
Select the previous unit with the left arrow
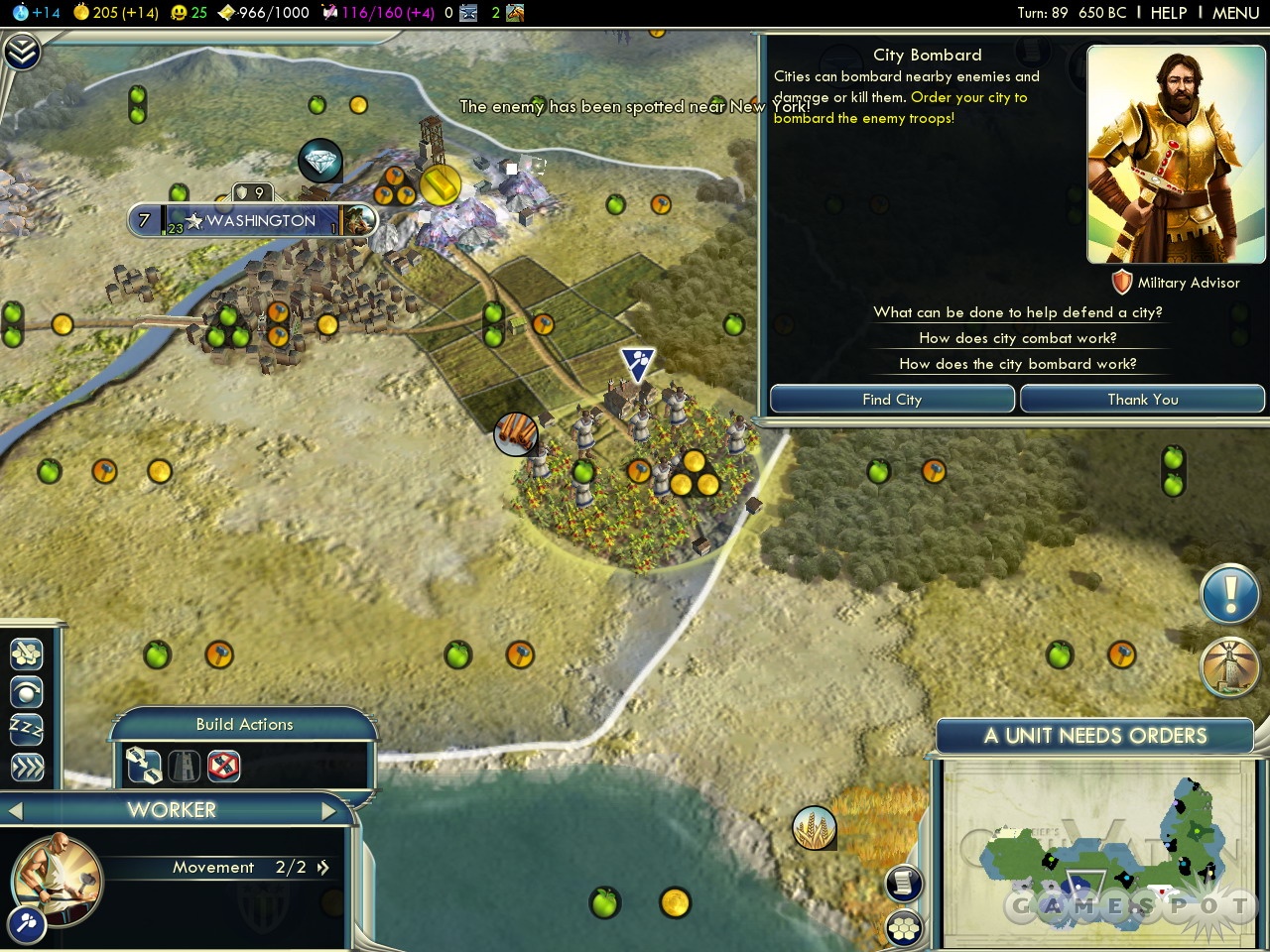[14, 811]
